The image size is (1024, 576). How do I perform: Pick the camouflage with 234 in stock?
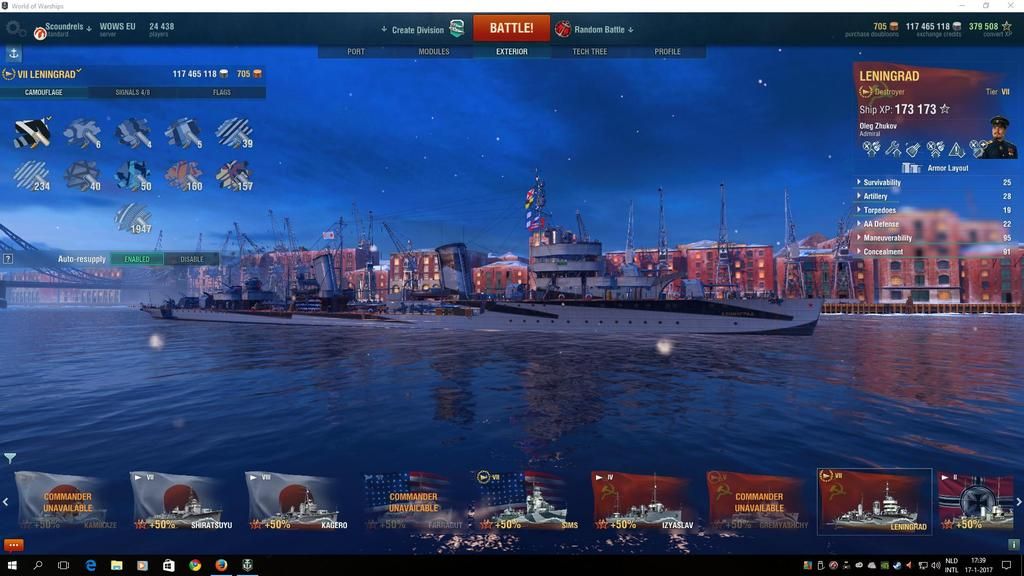coord(31,175)
